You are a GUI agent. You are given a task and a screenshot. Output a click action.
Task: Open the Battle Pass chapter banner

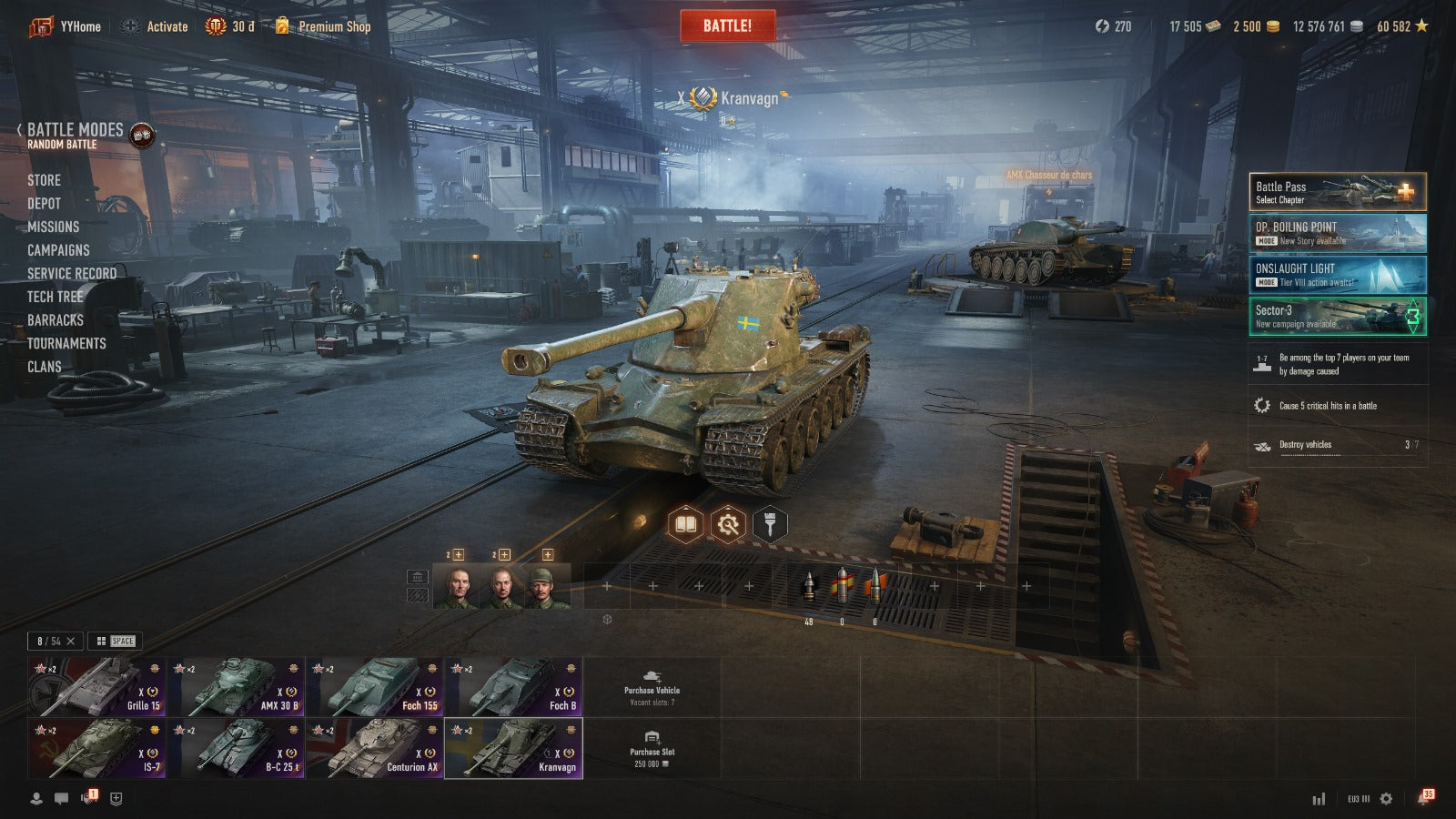(1337, 192)
